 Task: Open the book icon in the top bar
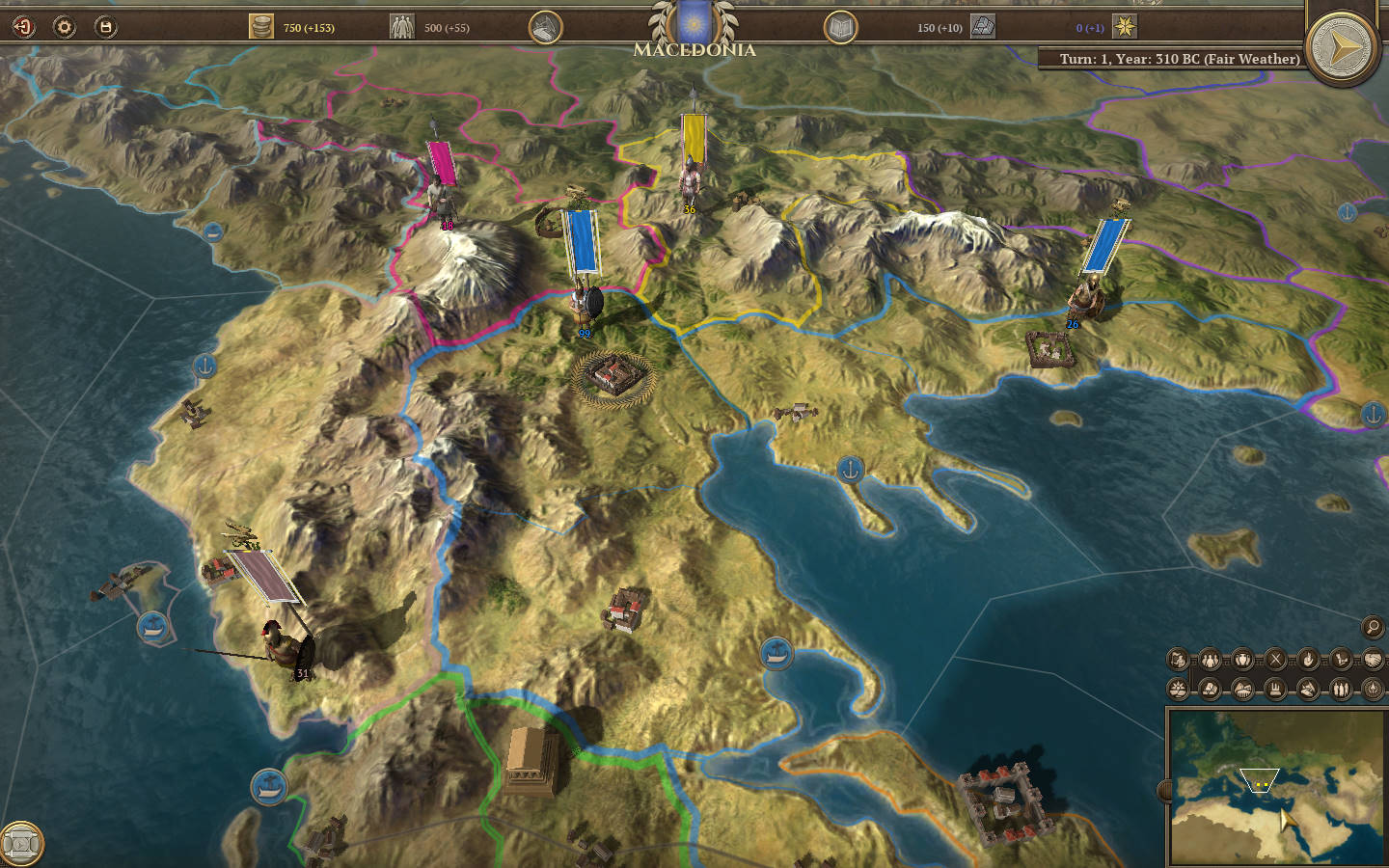coord(840,28)
